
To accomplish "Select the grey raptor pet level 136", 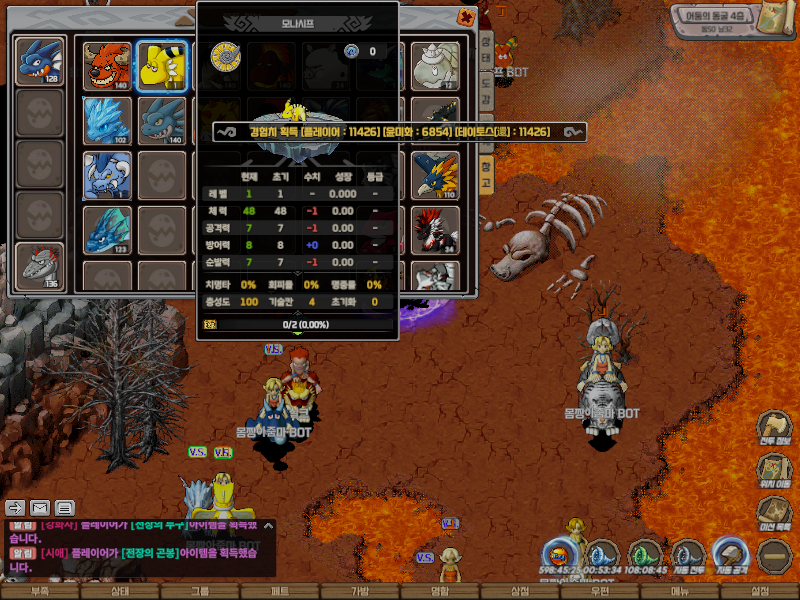I will click(x=39, y=266).
